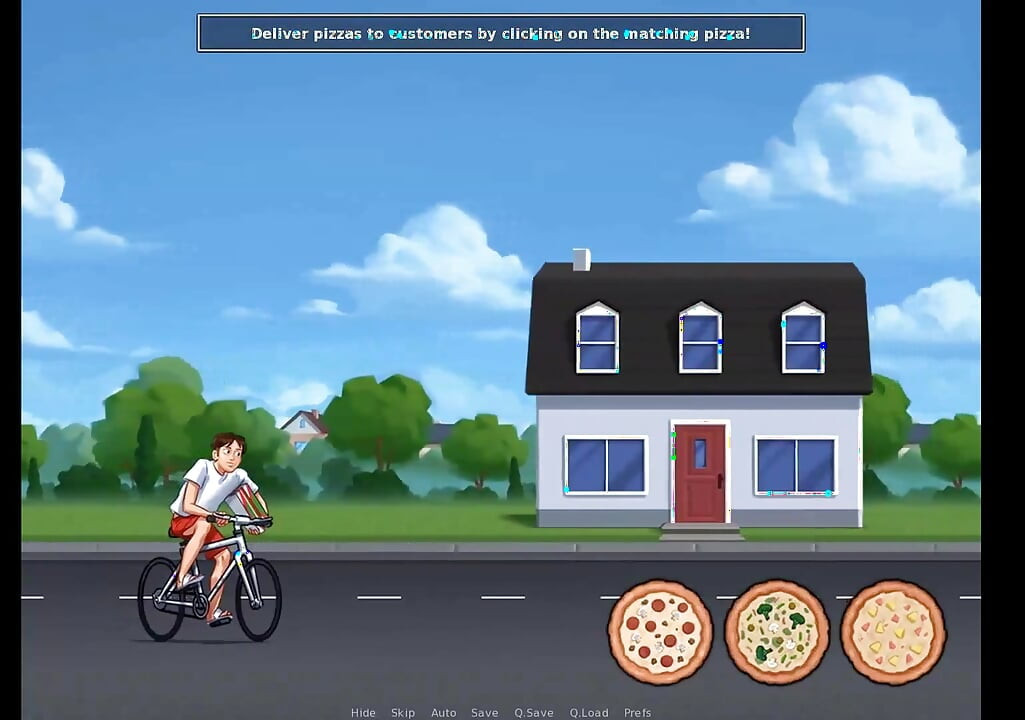Open the Prefs menu

tap(637, 713)
